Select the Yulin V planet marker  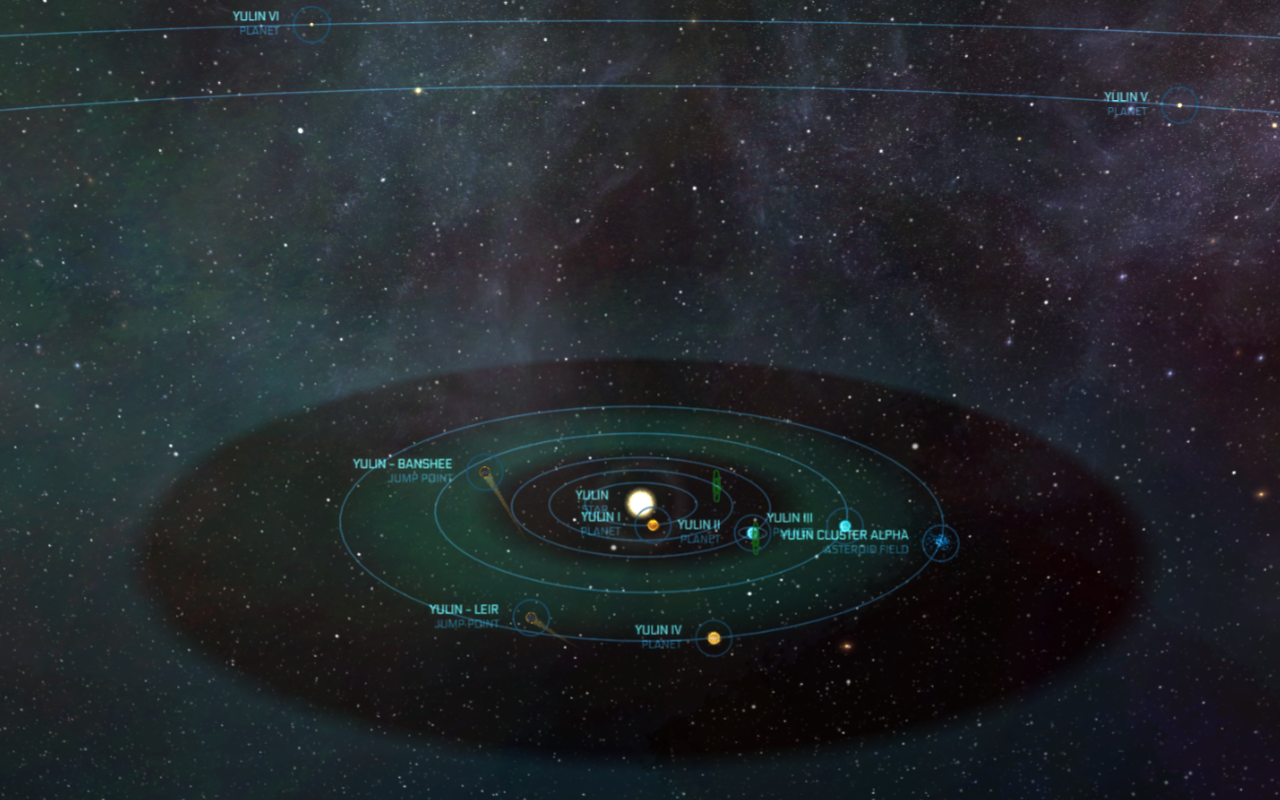click(x=1180, y=105)
